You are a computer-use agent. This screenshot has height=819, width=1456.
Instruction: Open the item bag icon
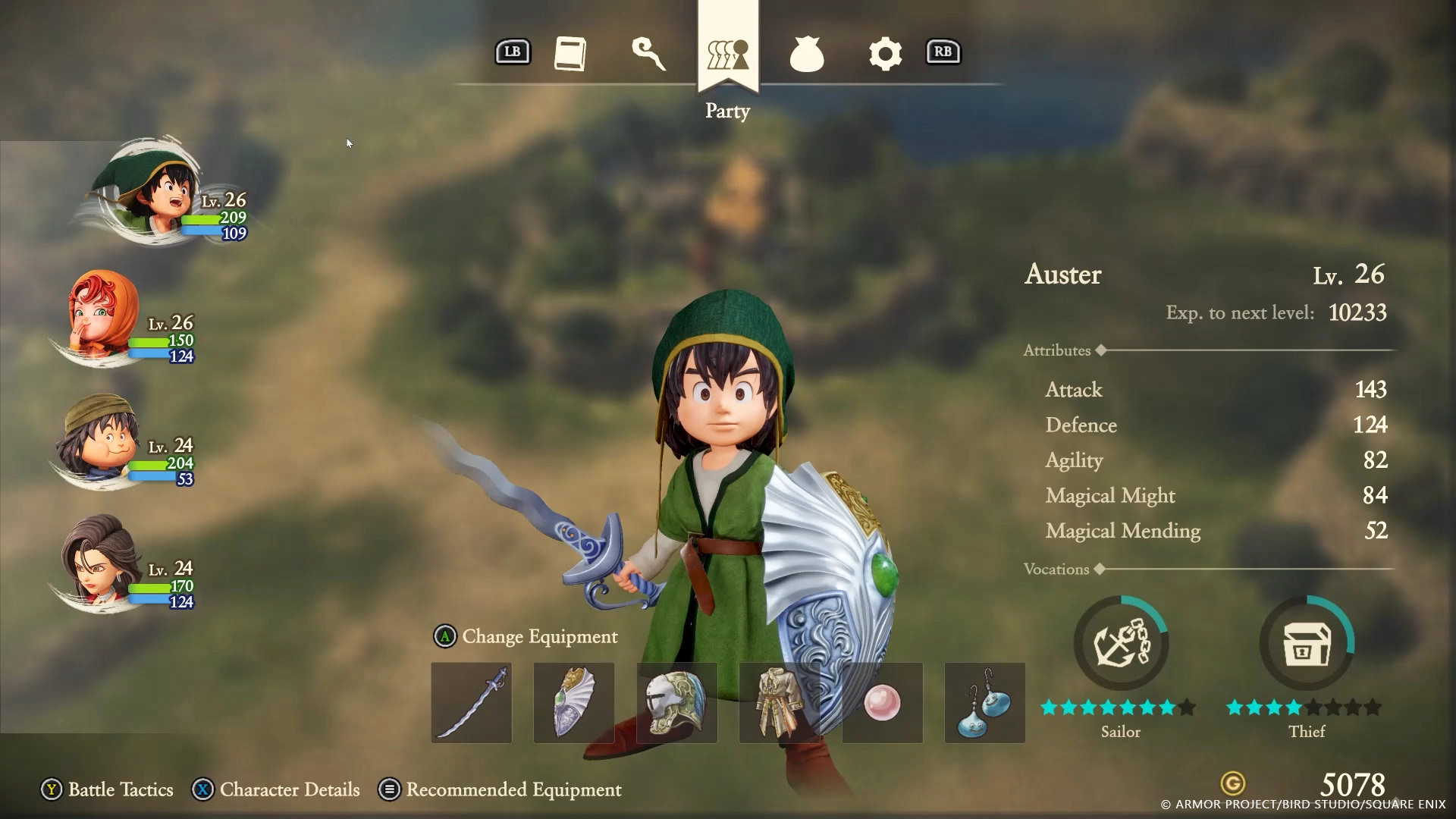pos(806,53)
